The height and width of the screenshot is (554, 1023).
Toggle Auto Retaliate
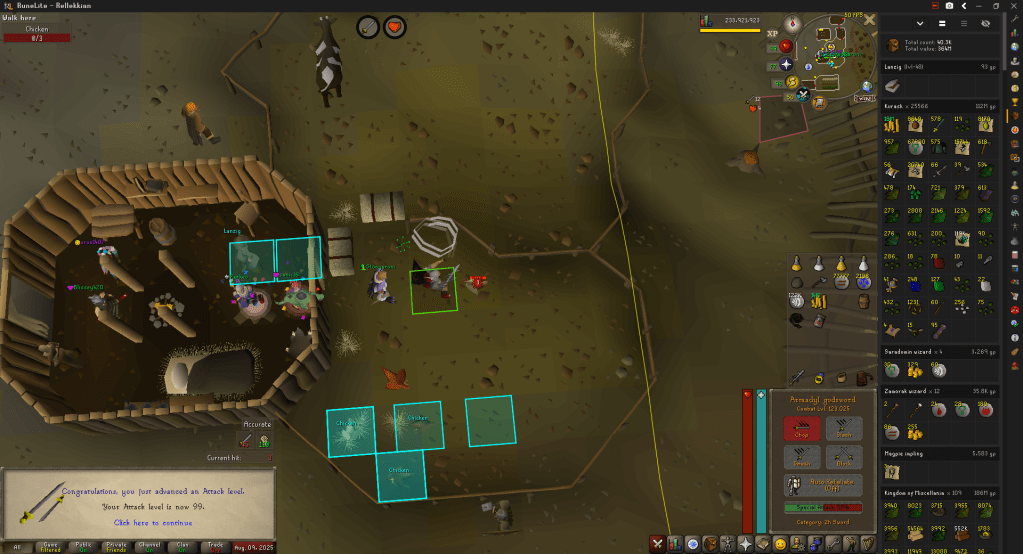pyautogui.click(x=823, y=487)
